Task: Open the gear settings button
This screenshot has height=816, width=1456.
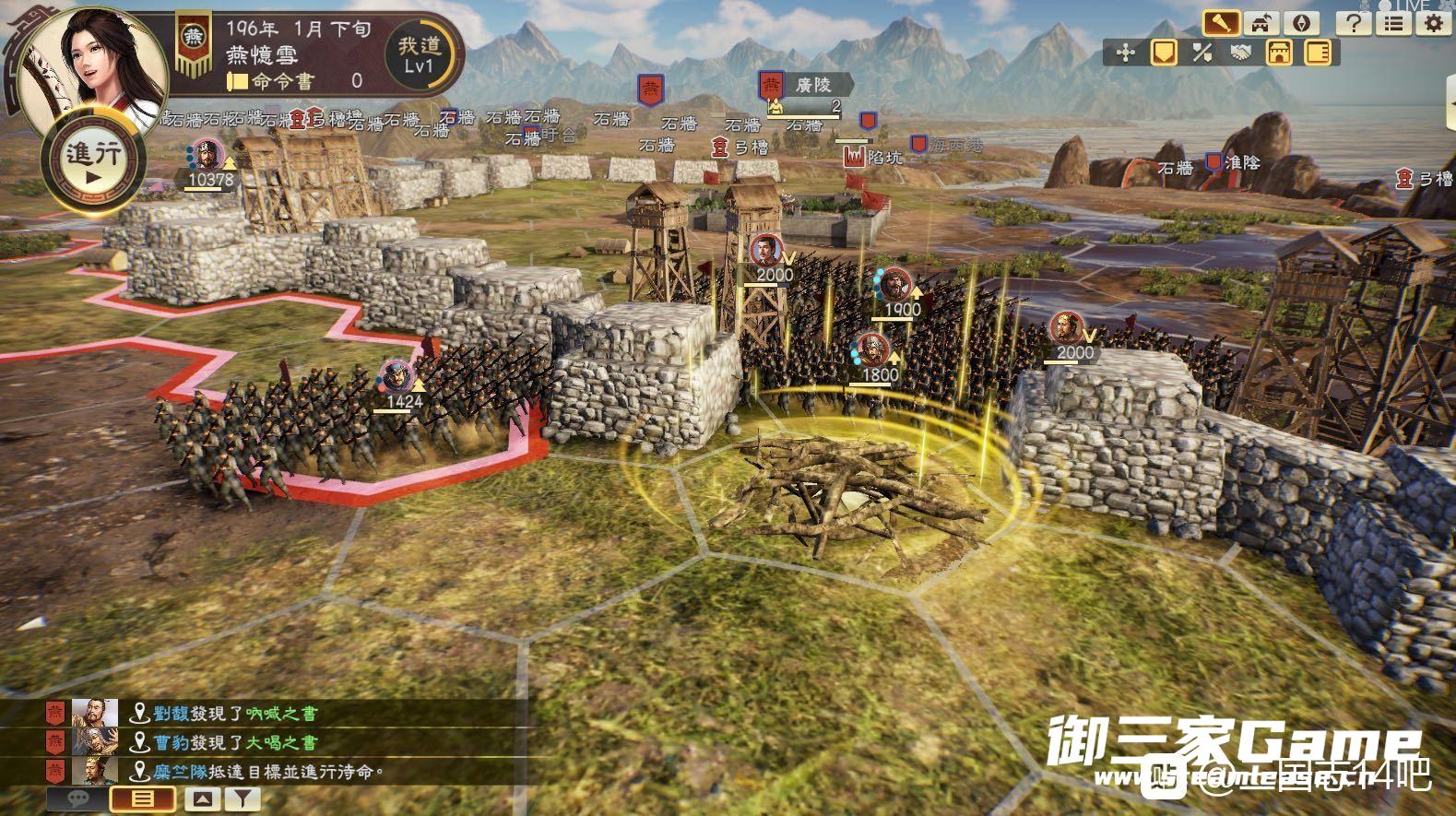Action: coord(1434,23)
